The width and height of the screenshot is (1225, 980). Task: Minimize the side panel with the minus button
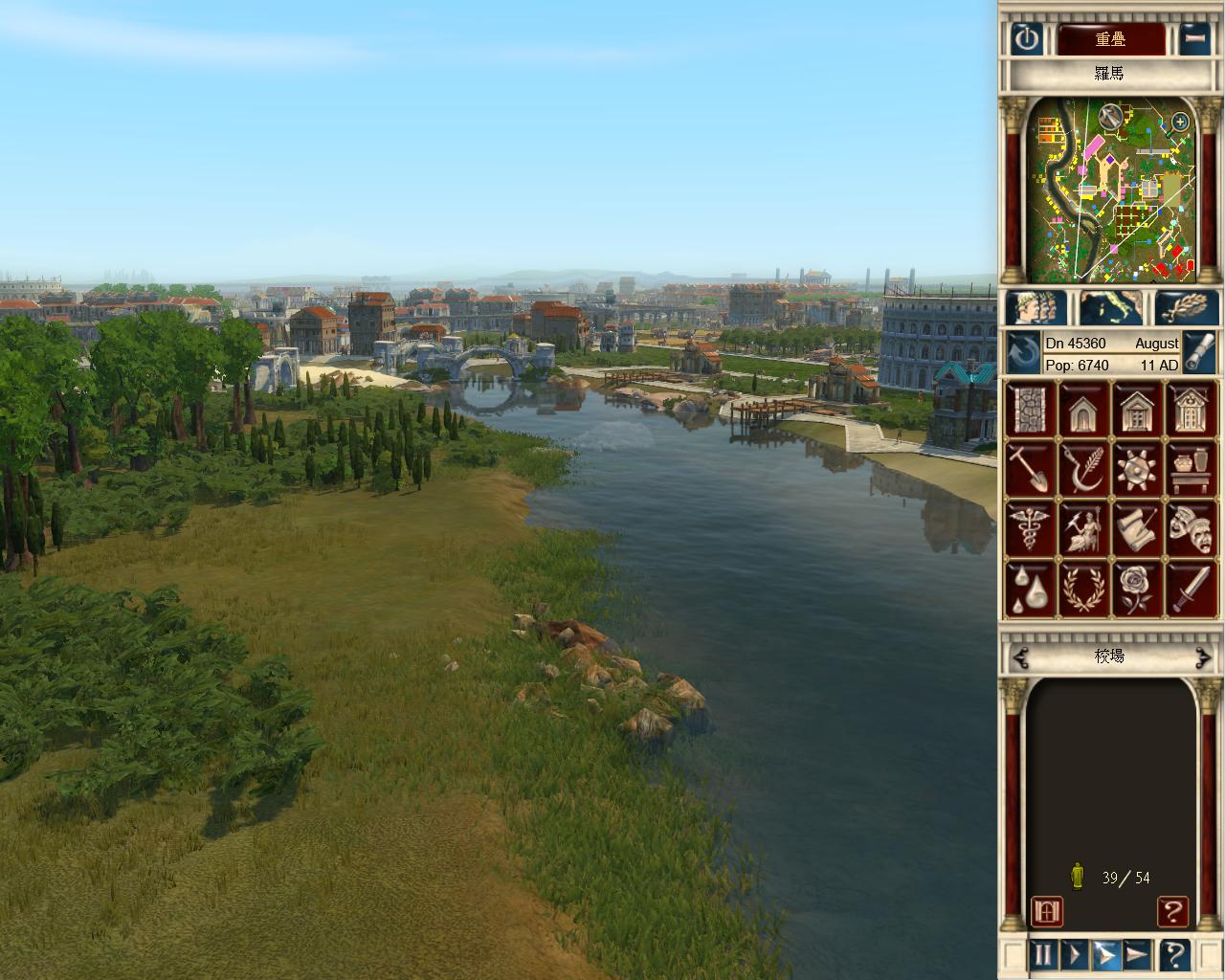pos(1194,39)
